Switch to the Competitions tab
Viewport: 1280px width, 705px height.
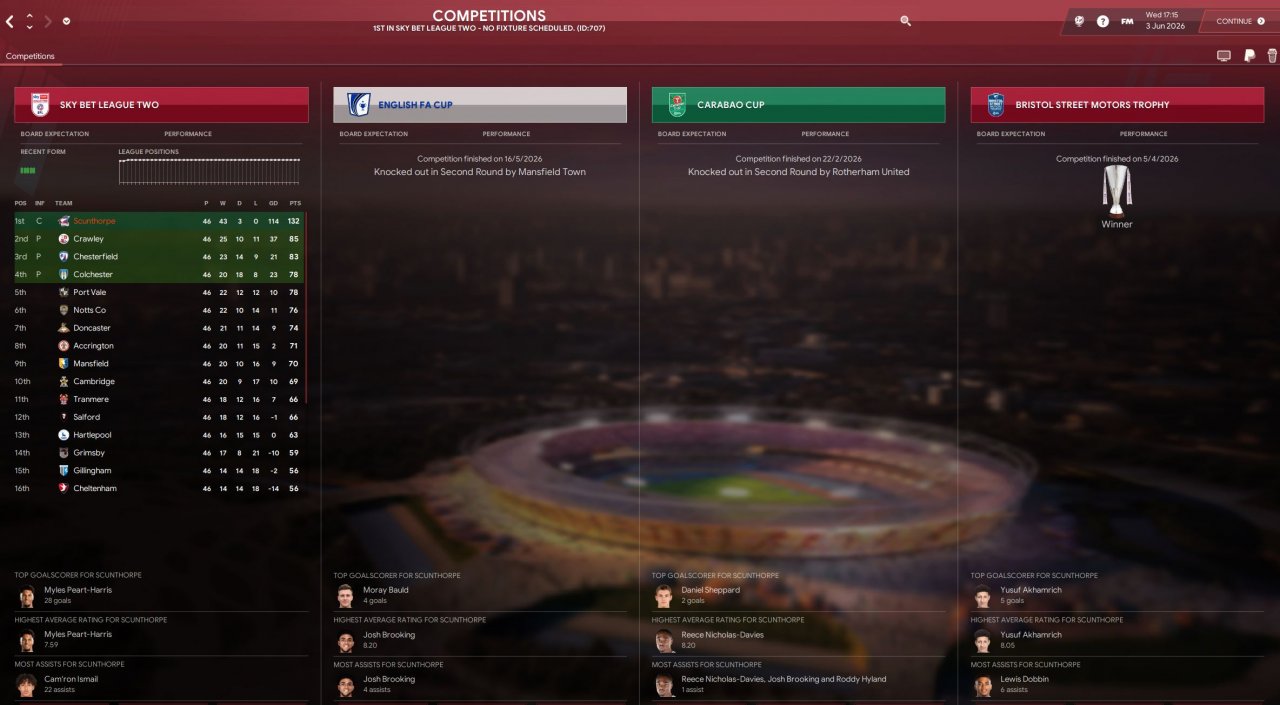click(x=30, y=56)
